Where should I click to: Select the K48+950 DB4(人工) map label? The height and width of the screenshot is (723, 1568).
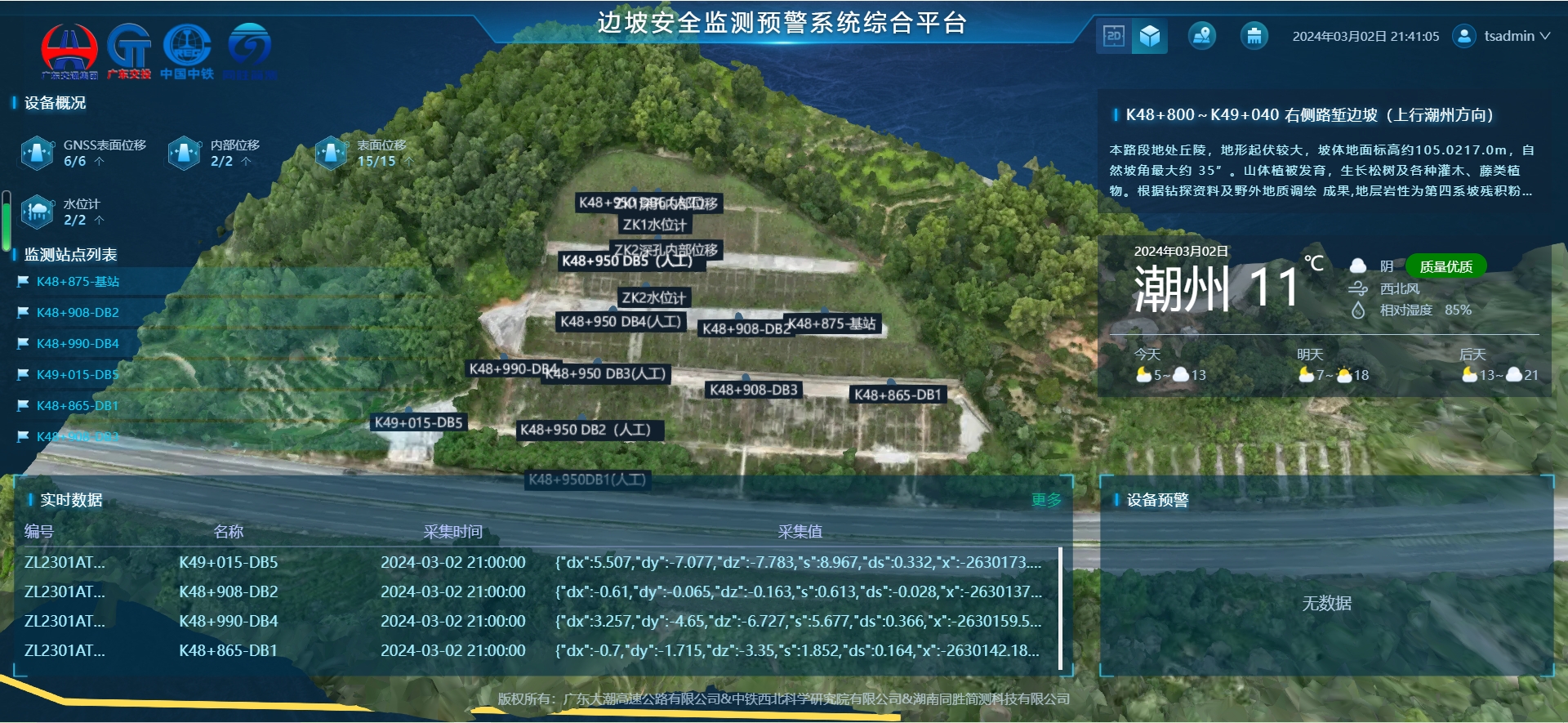click(621, 322)
